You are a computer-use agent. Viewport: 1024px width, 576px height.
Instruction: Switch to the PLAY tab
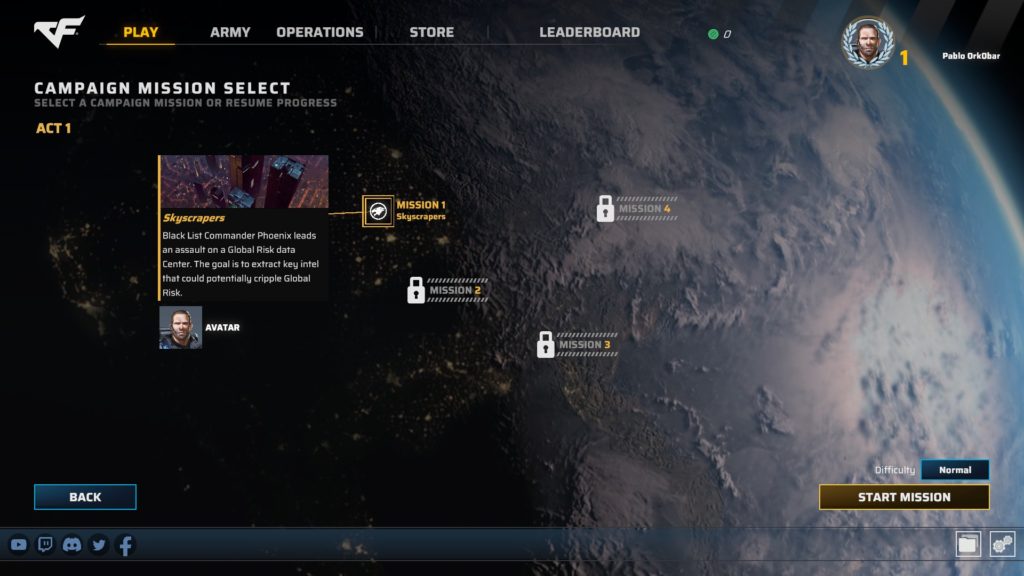click(x=140, y=32)
